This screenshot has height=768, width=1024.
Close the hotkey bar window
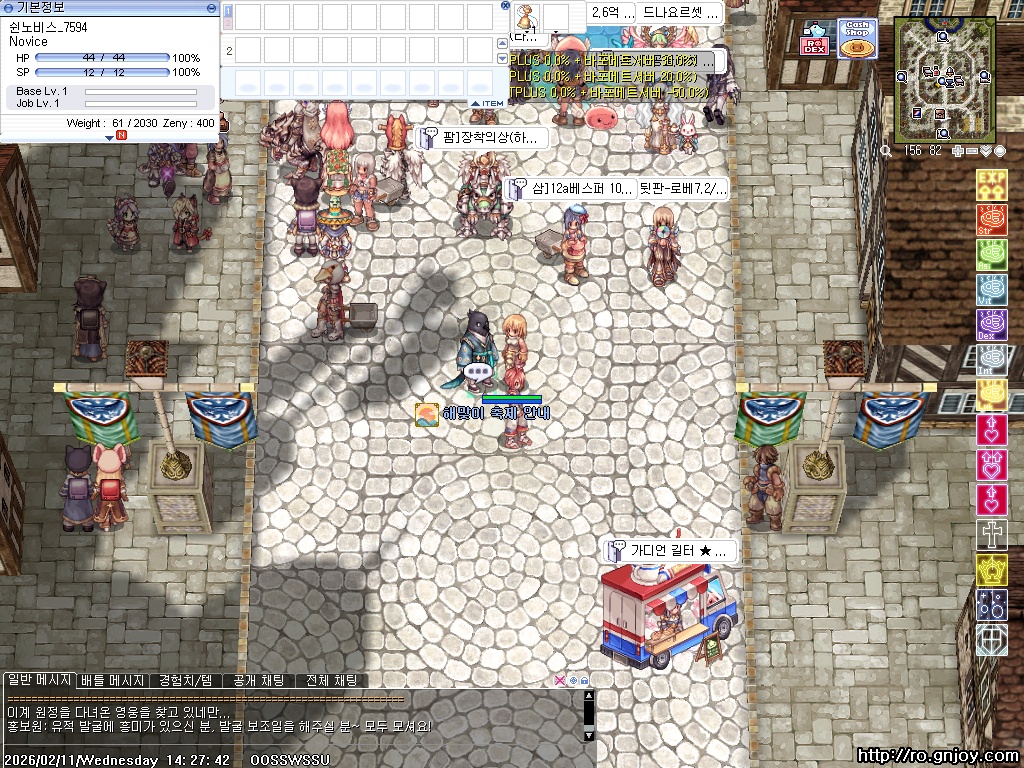tap(506, 6)
